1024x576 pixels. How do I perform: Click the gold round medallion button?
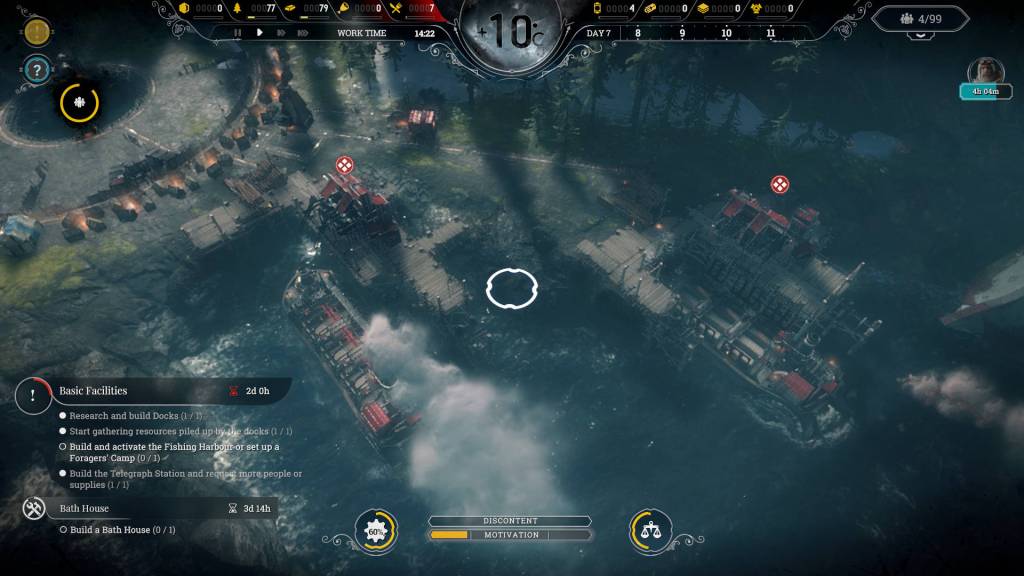(37, 31)
